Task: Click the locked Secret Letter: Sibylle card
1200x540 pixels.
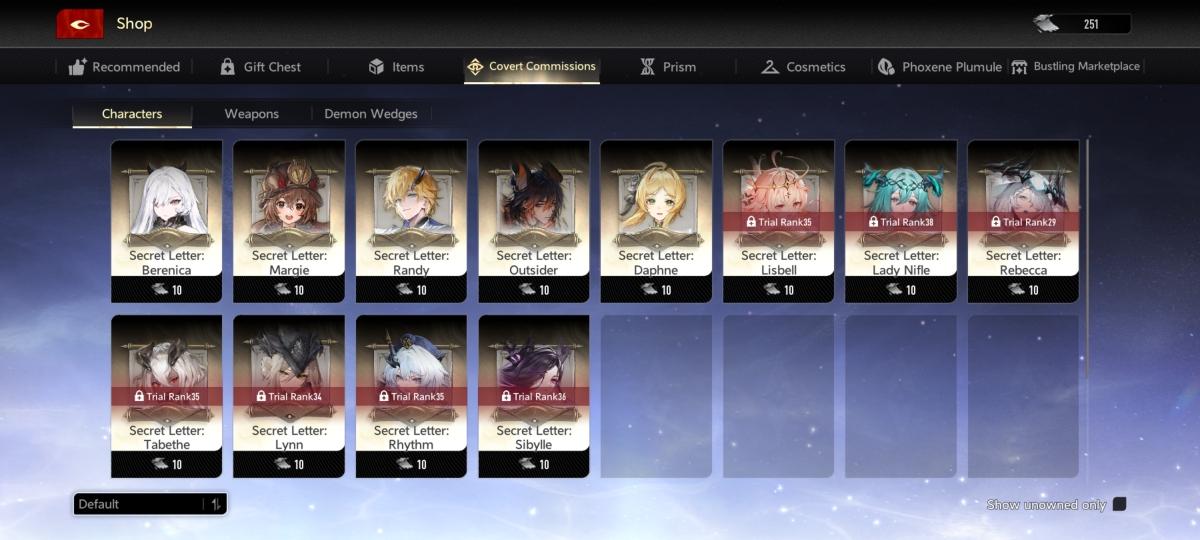Action: (x=534, y=396)
